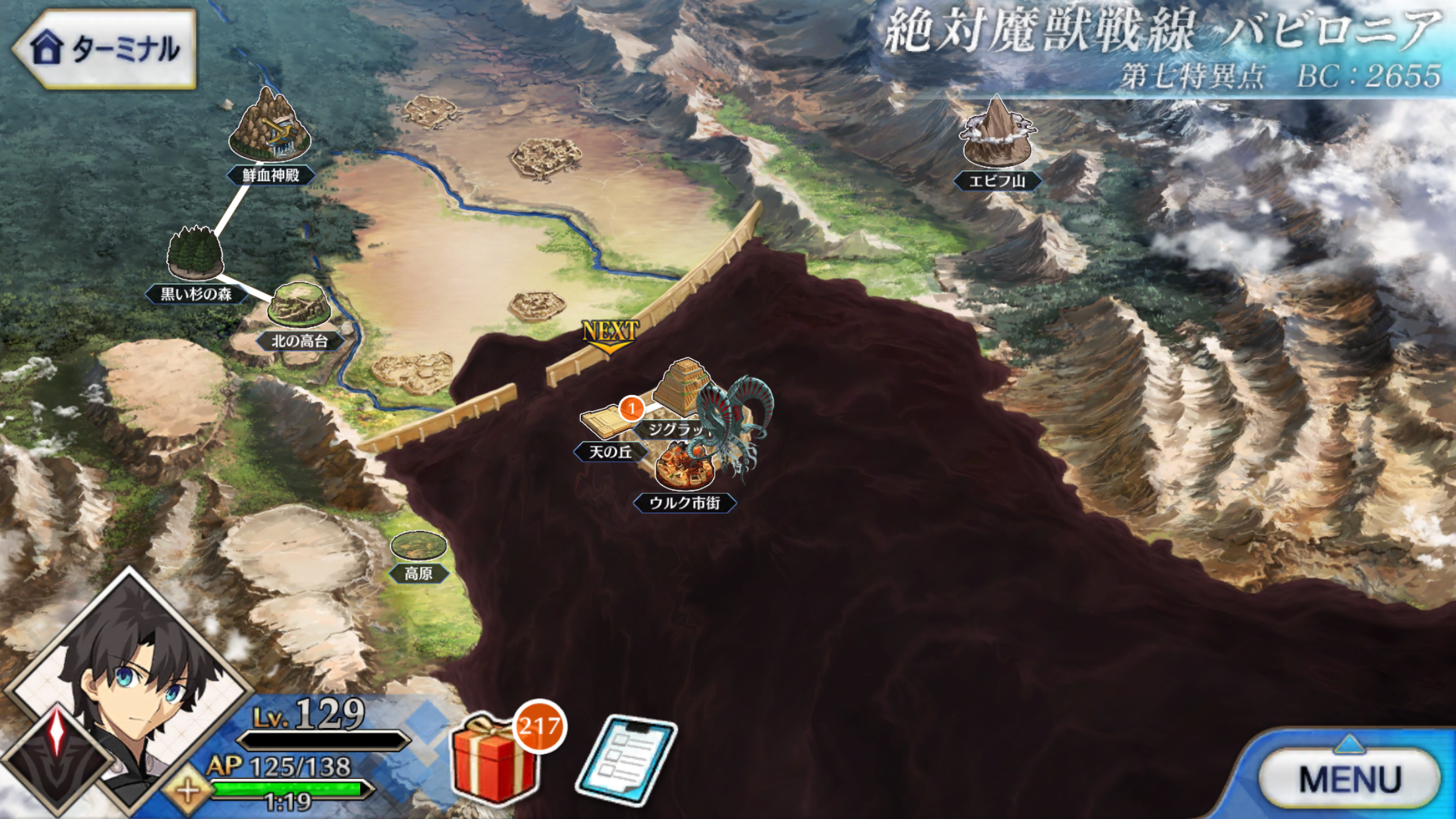Select the 黒い杉の森 map node
Viewport: 1456px width, 819px height.
(195, 255)
